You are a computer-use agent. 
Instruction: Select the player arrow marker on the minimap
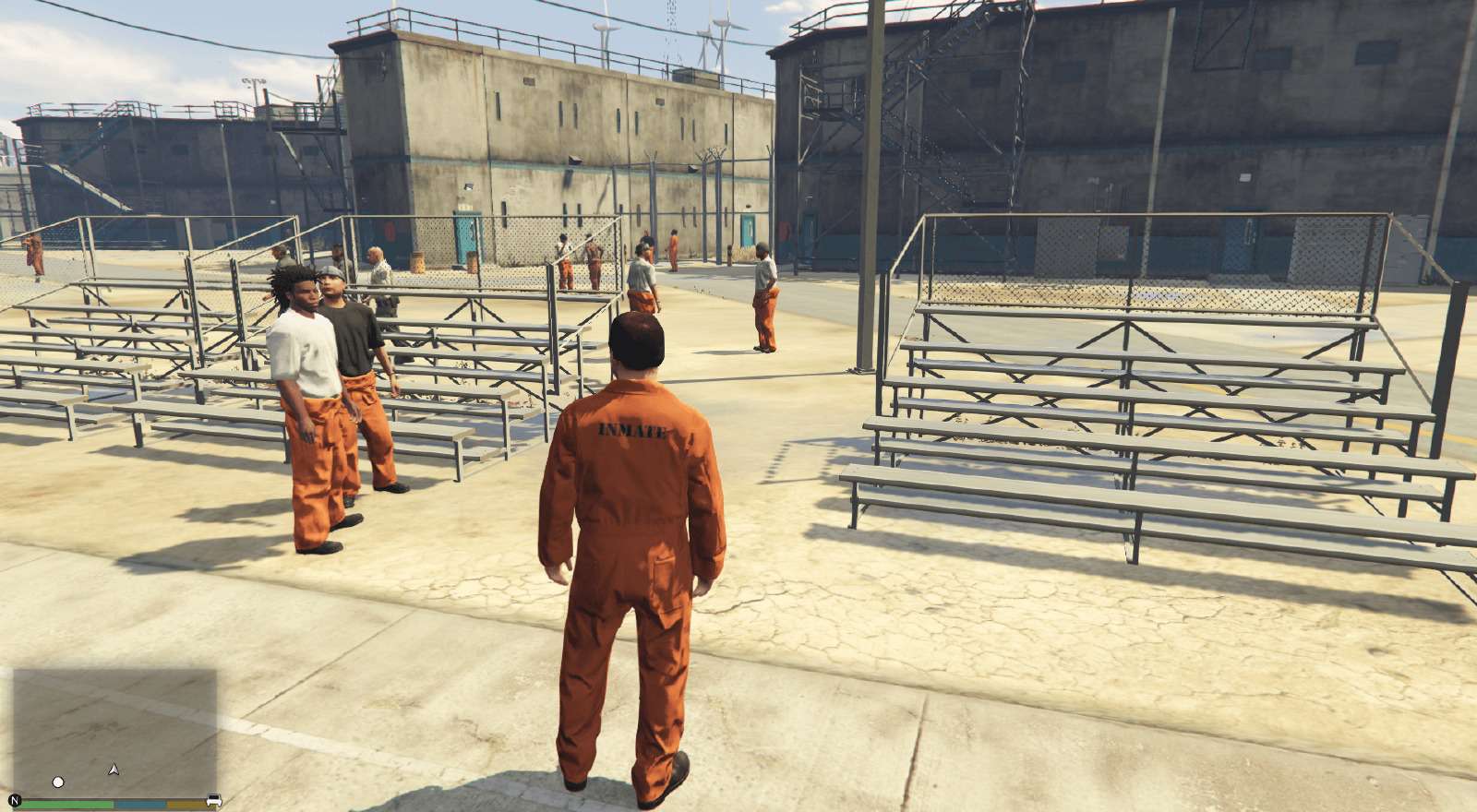113,770
